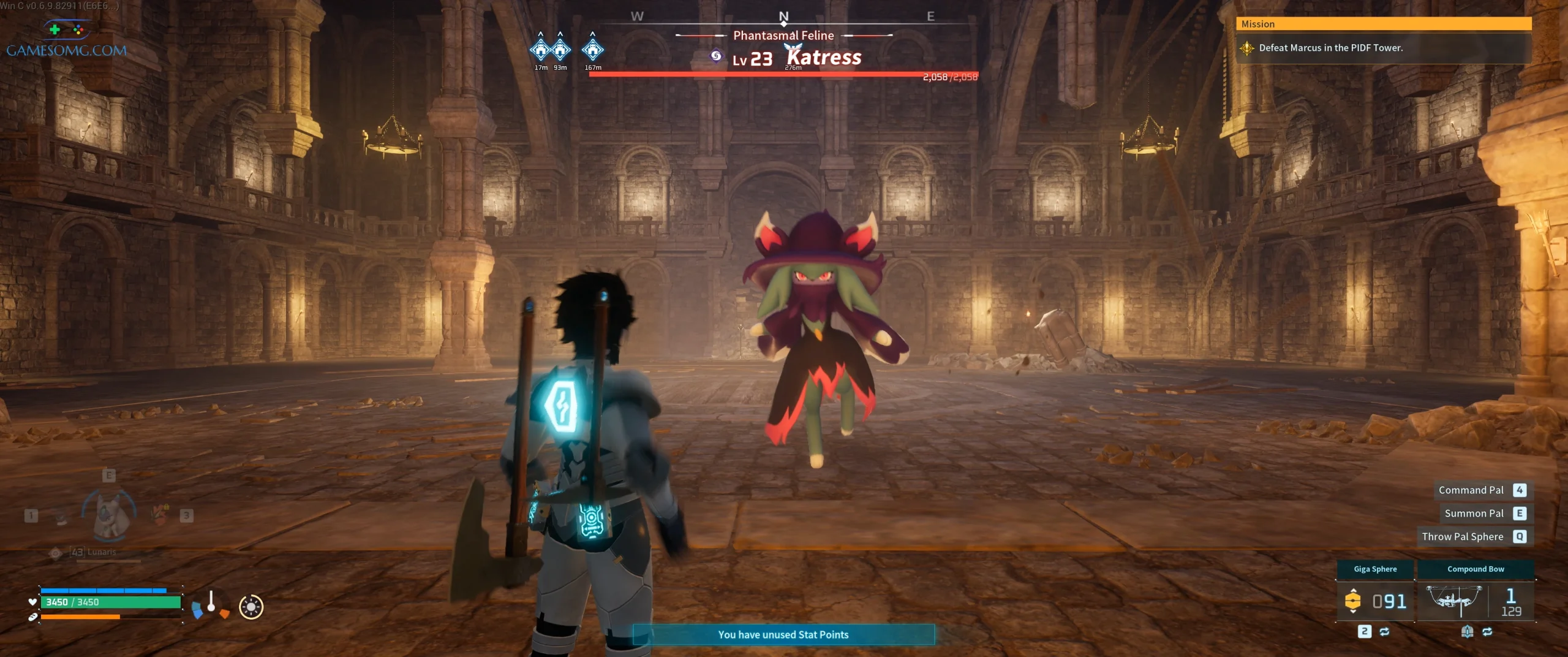Select the Giga Sphere item icon
This screenshot has width=1568, height=657.
coord(1353,601)
